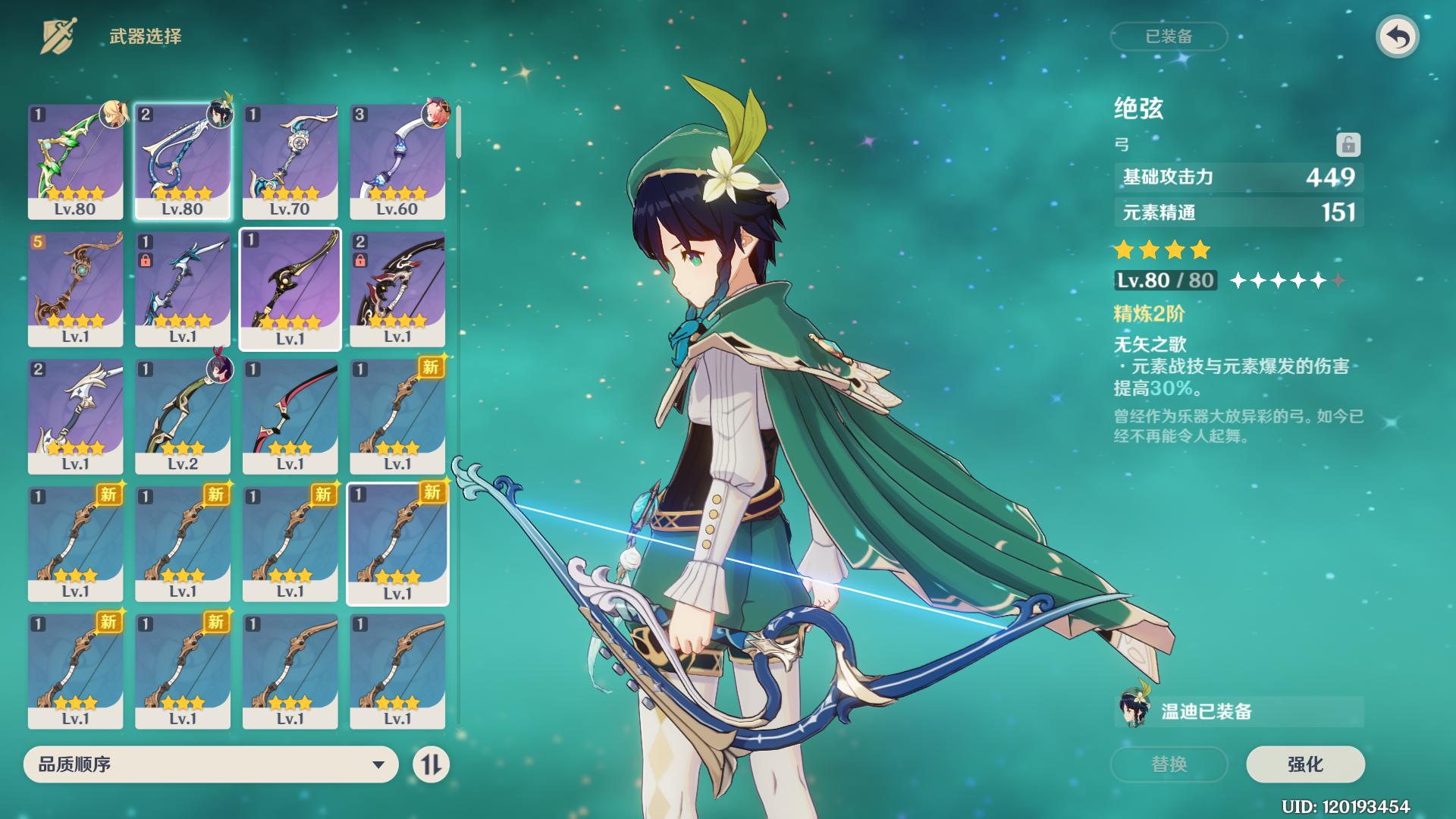Click the 强化 enhance button
This screenshot has width=1456, height=819.
click(x=1304, y=764)
